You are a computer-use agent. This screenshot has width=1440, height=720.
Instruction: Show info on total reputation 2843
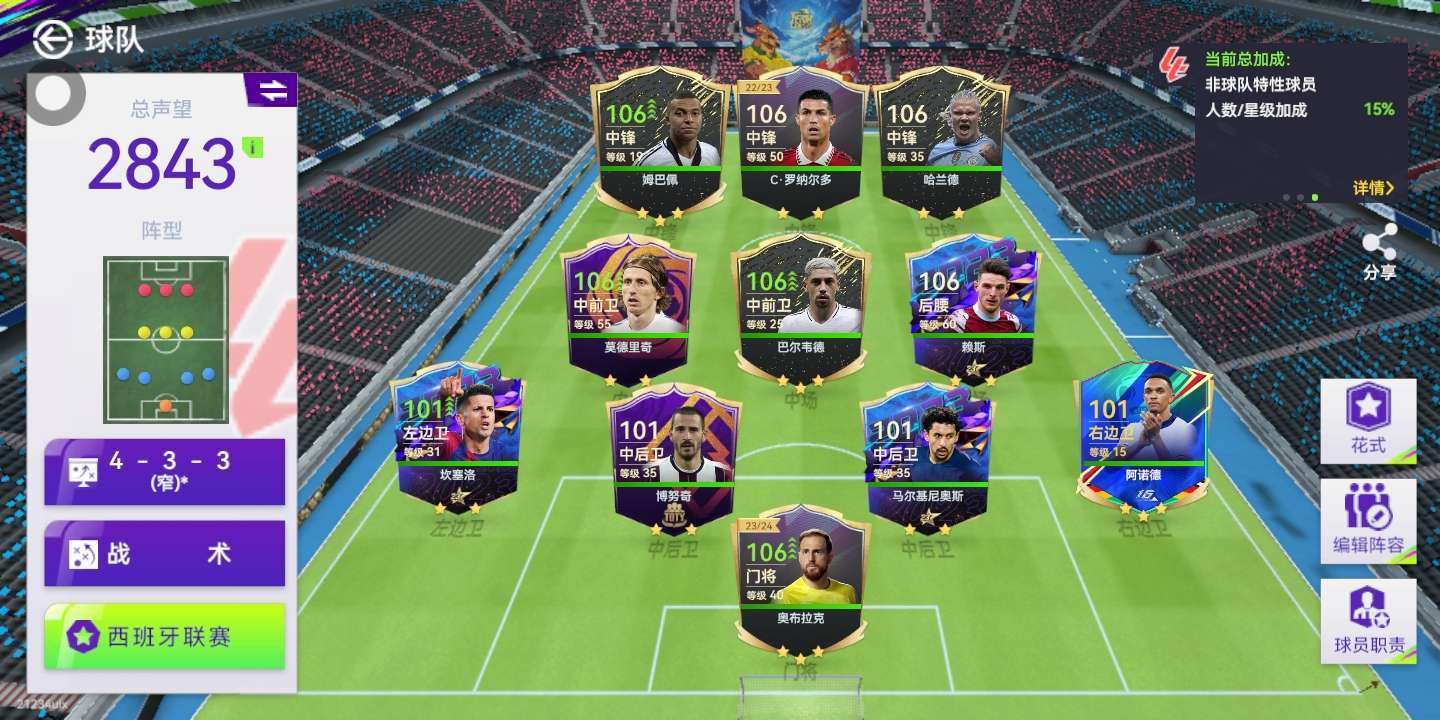coord(254,148)
